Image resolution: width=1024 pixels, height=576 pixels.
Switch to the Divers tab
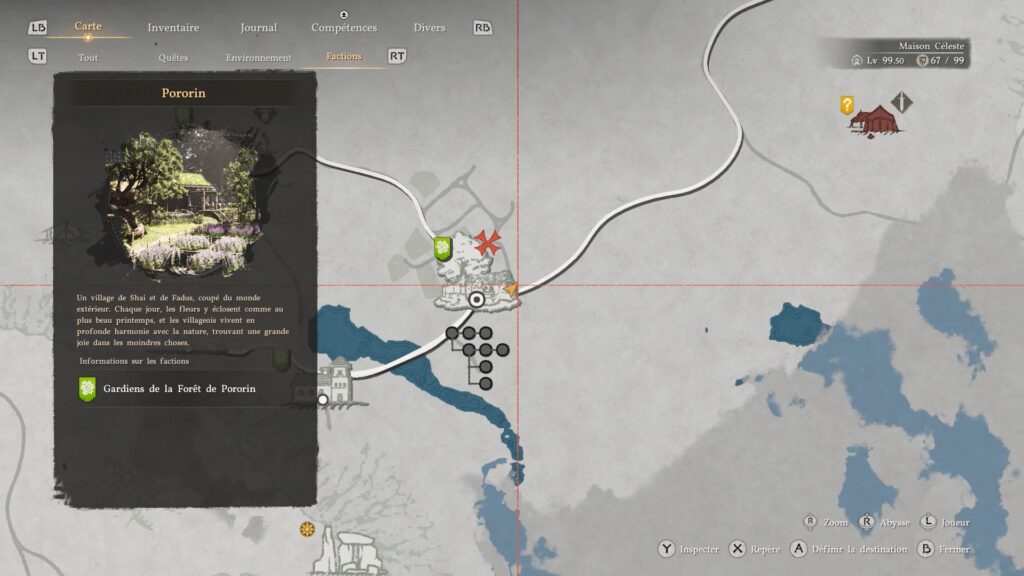pos(429,28)
